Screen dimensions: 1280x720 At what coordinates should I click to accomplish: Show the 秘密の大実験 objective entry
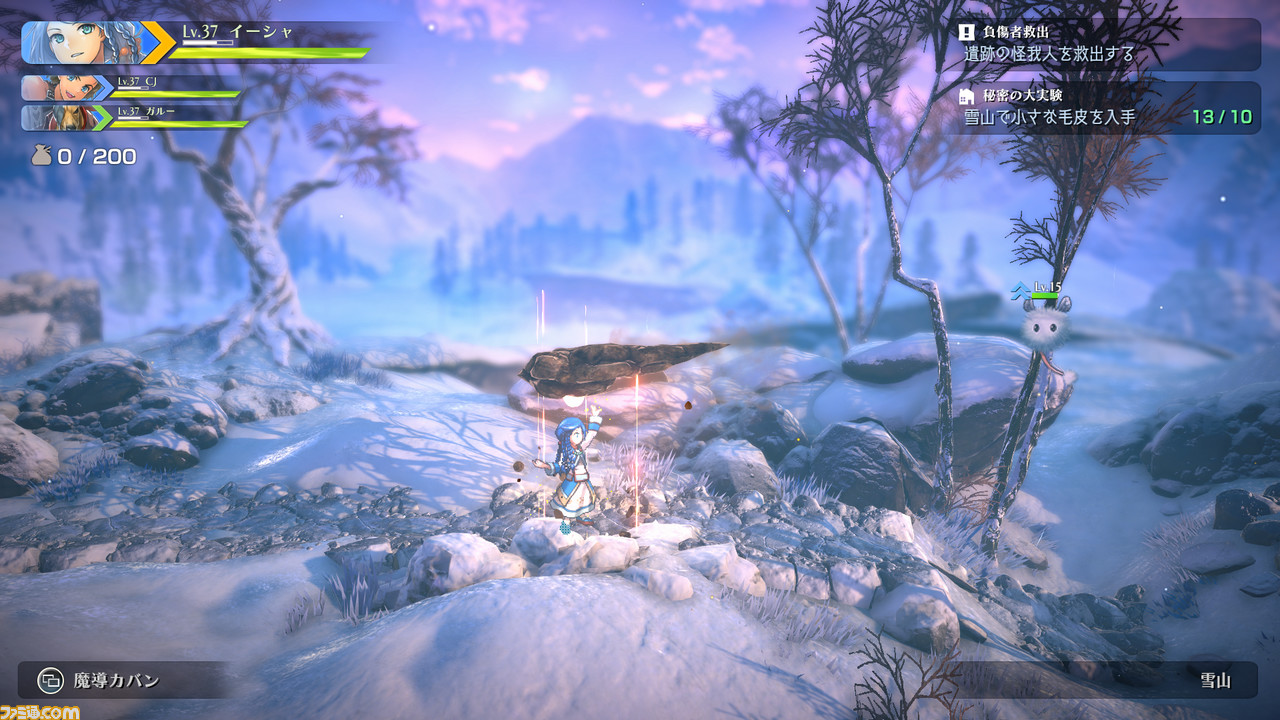[1106, 107]
